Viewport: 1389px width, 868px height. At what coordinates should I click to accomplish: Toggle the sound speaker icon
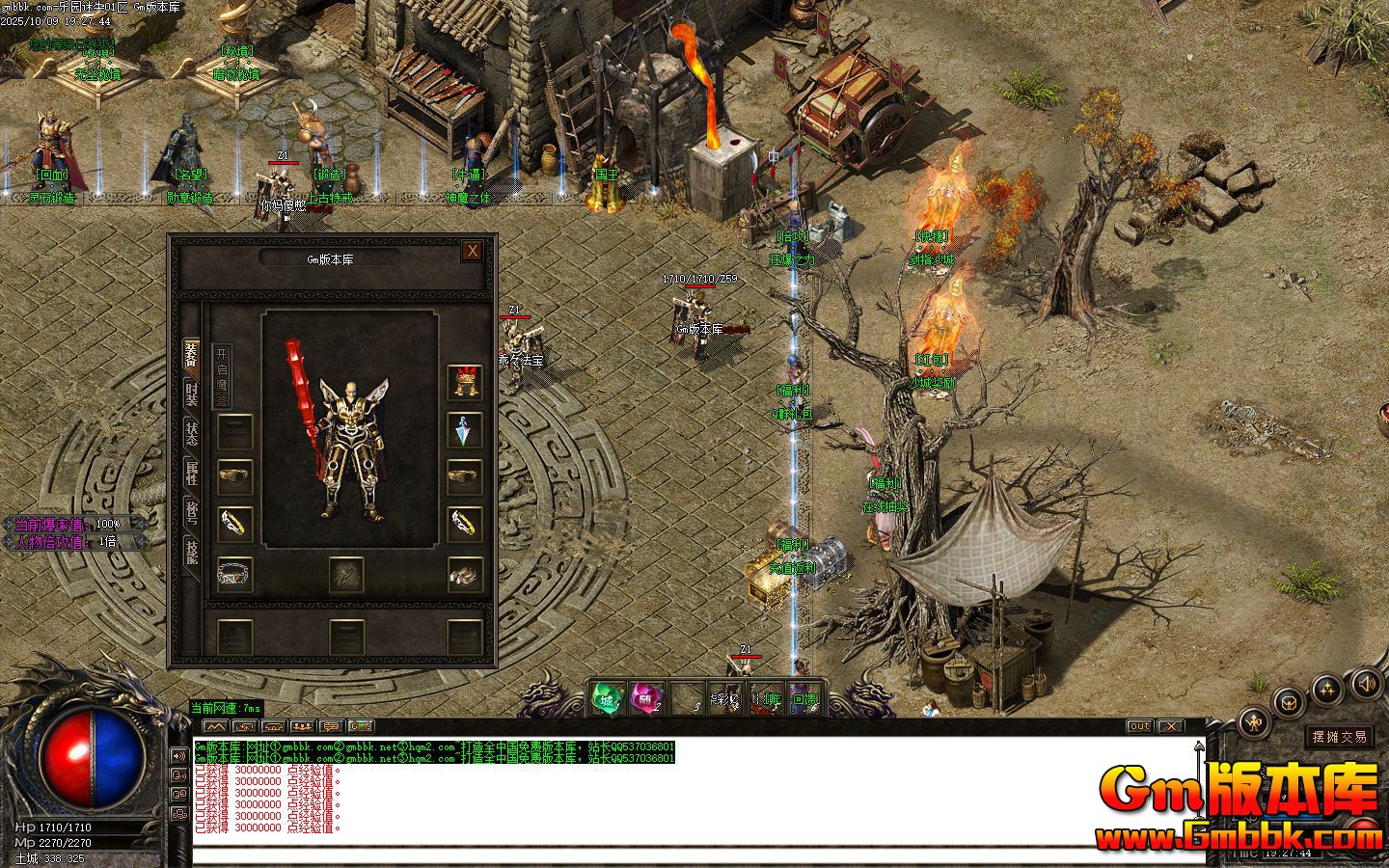(x=1366, y=684)
